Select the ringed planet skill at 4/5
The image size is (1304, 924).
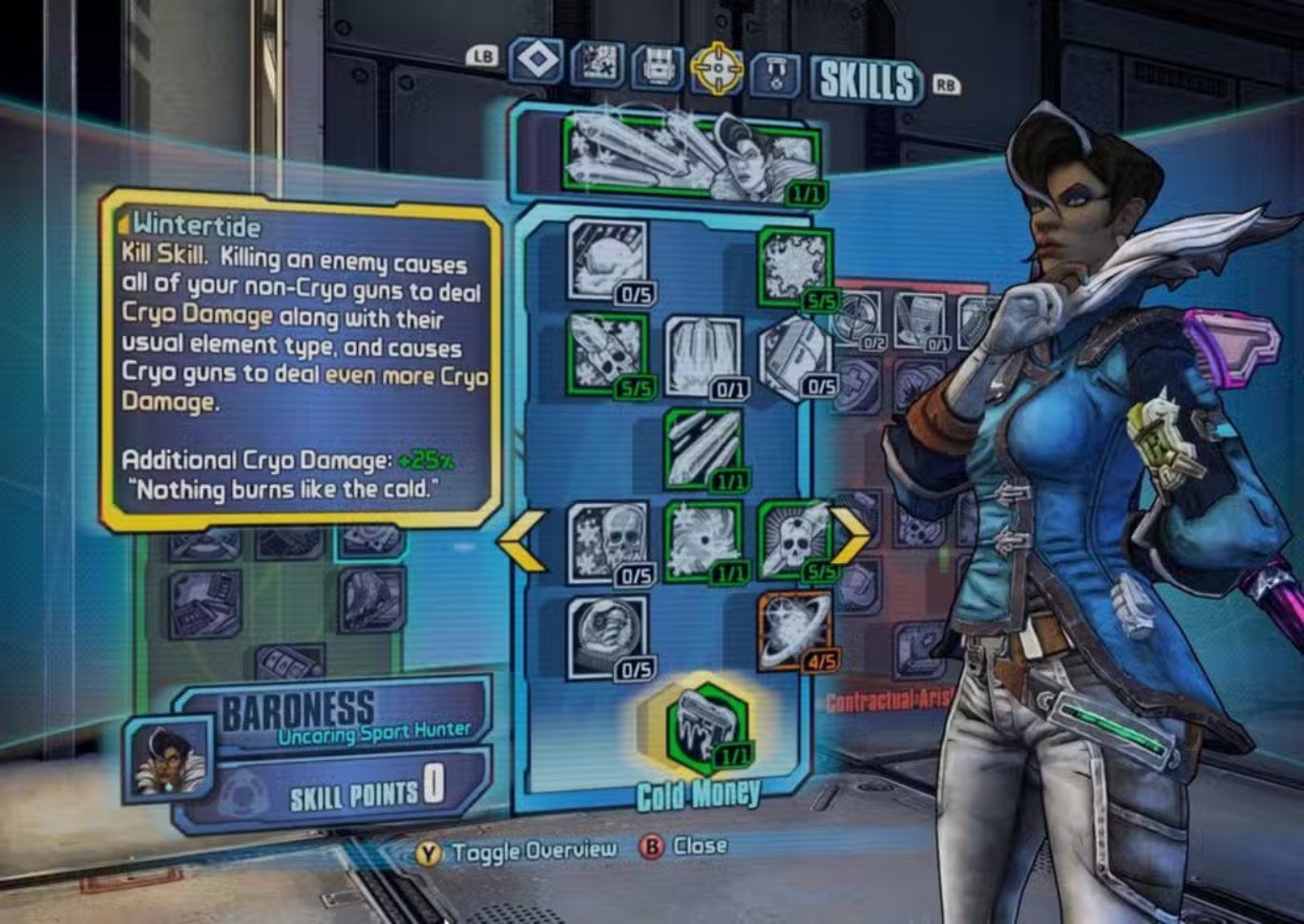794,631
